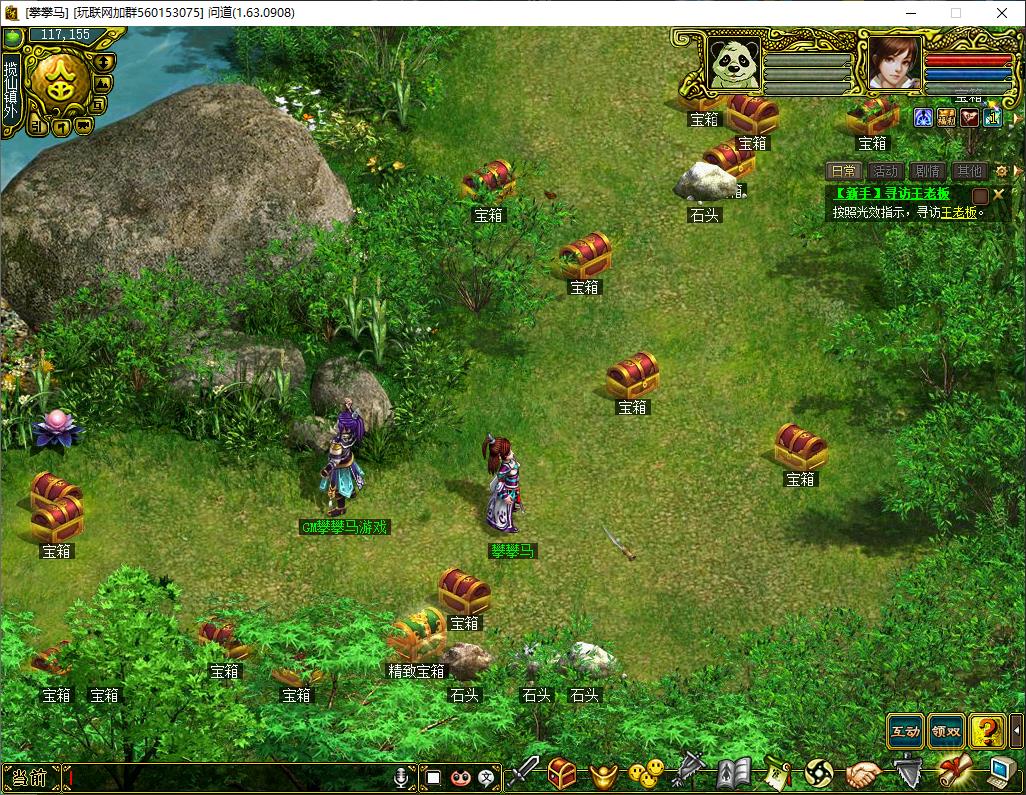Open the yellow question mark help
1026x795 pixels.
point(988,731)
